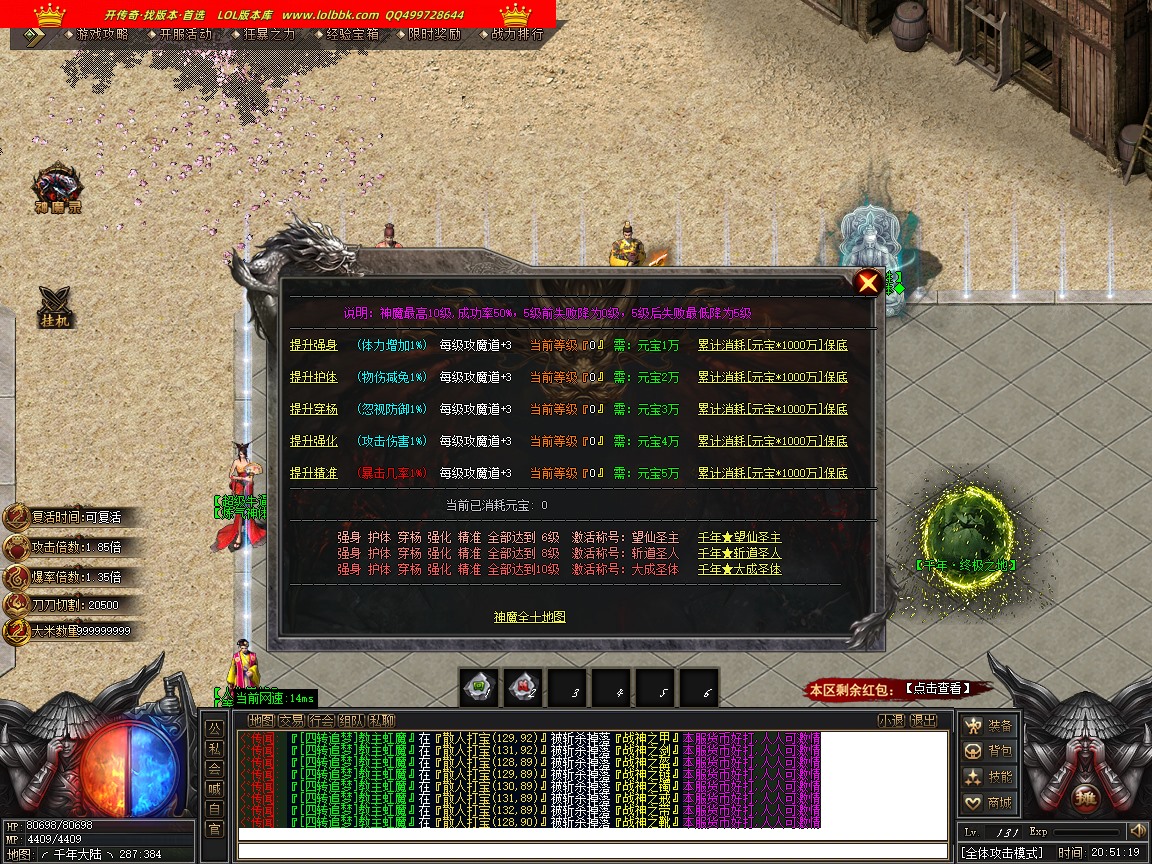Close the 神魔 upgrade dialog
The height and width of the screenshot is (864, 1152).
pyautogui.click(x=868, y=282)
